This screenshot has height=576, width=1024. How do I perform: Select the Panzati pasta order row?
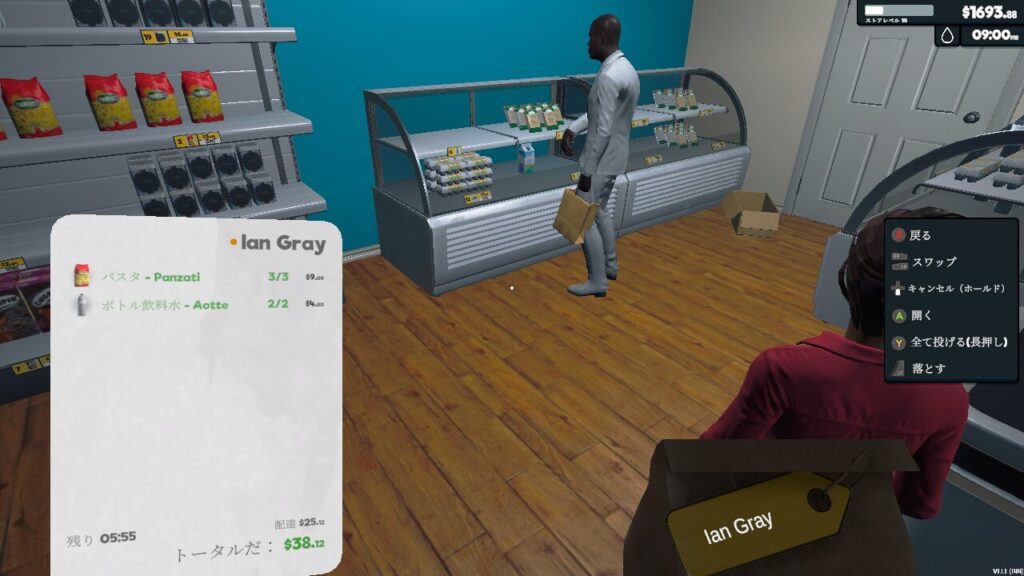198,277
